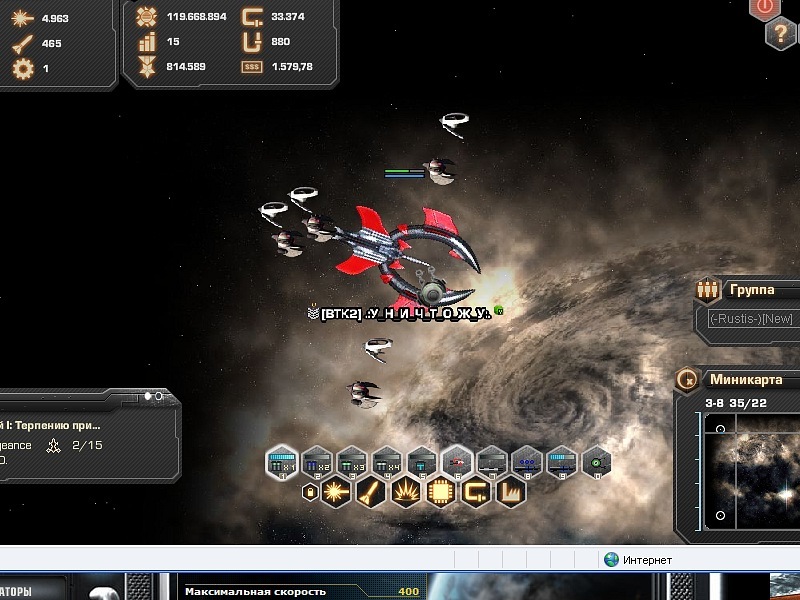This screenshot has width=800, height=600.
Task: Activate the red ship item in slot 6
Action: click(x=457, y=462)
